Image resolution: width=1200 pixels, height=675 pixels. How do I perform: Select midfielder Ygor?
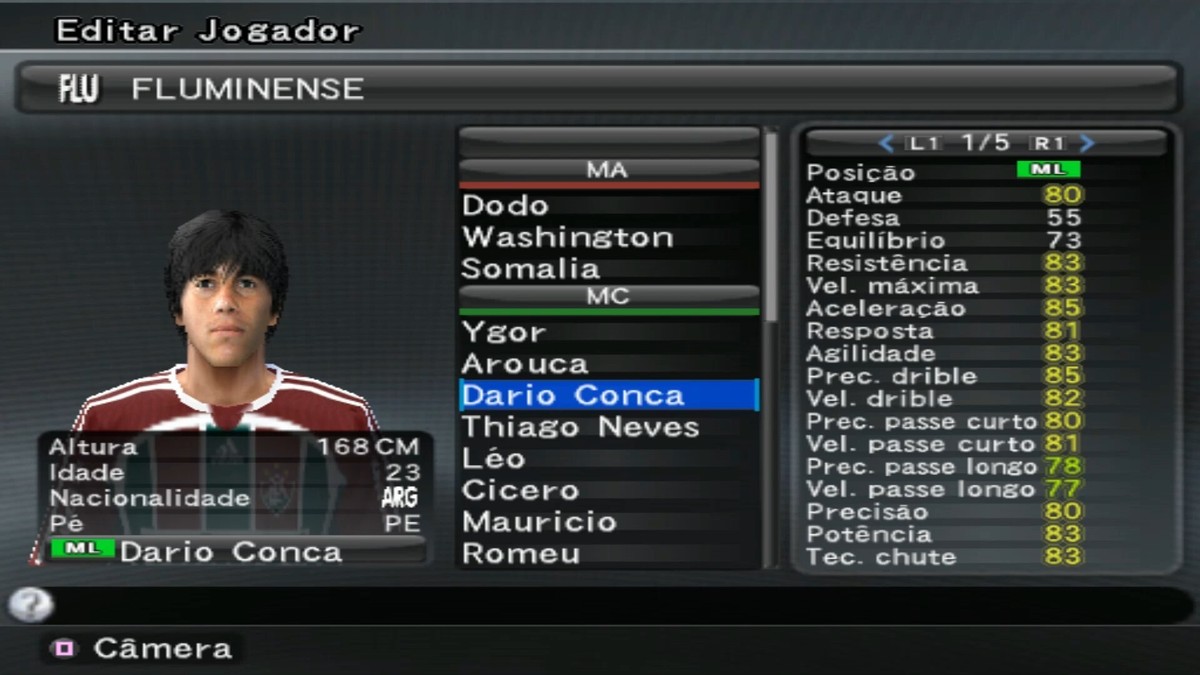click(504, 332)
